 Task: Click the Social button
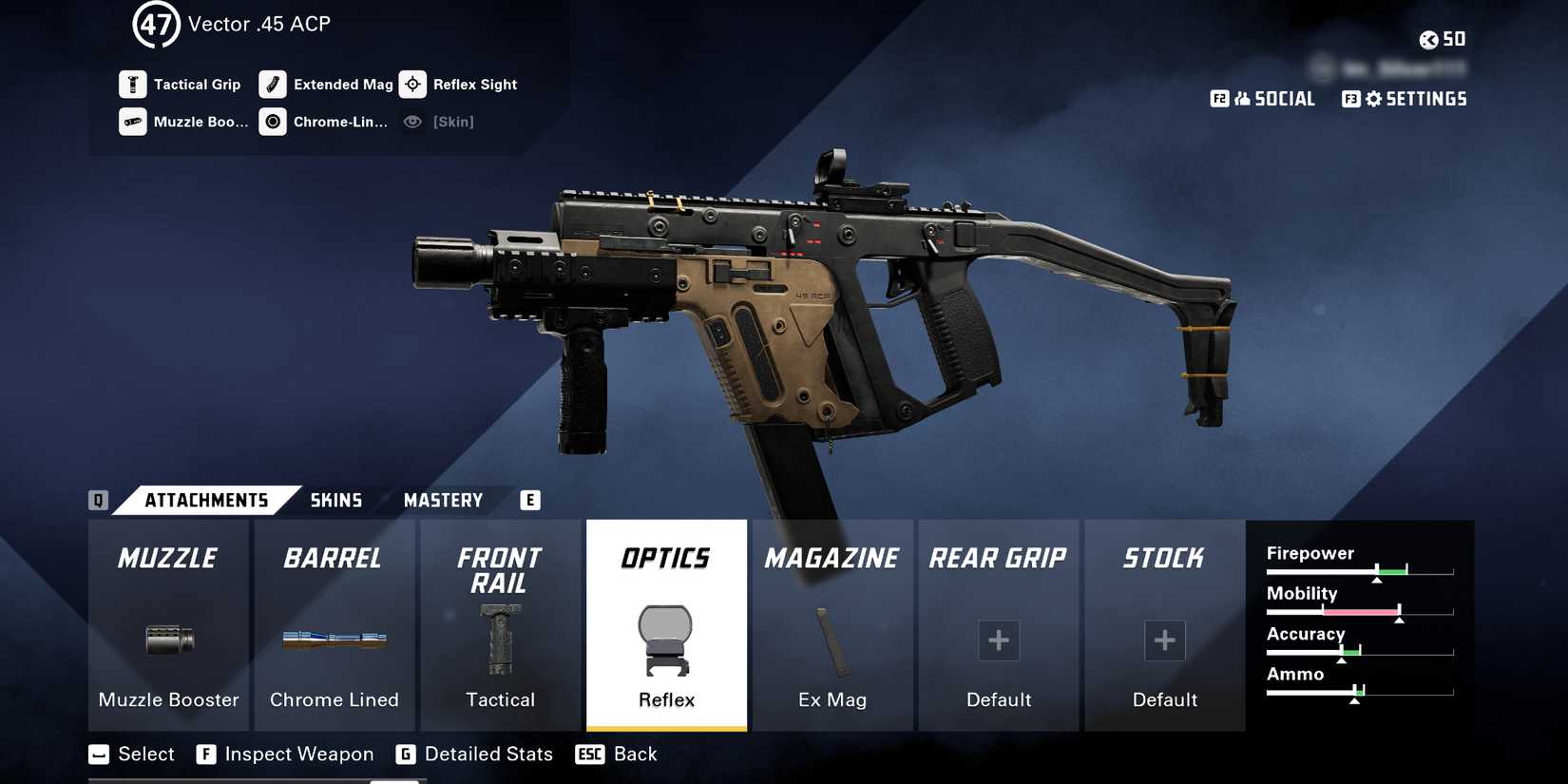tap(1264, 98)
